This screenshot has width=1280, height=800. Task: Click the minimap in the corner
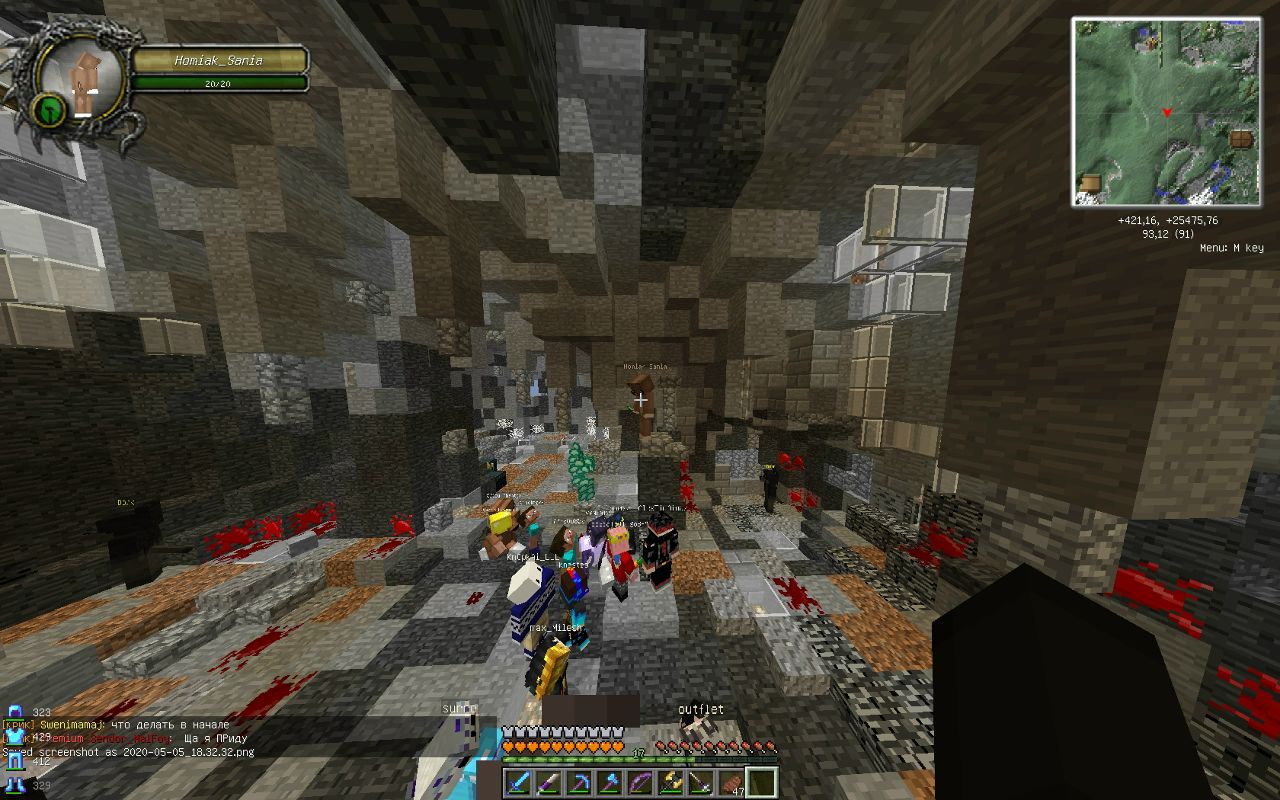click(1165, 111)
